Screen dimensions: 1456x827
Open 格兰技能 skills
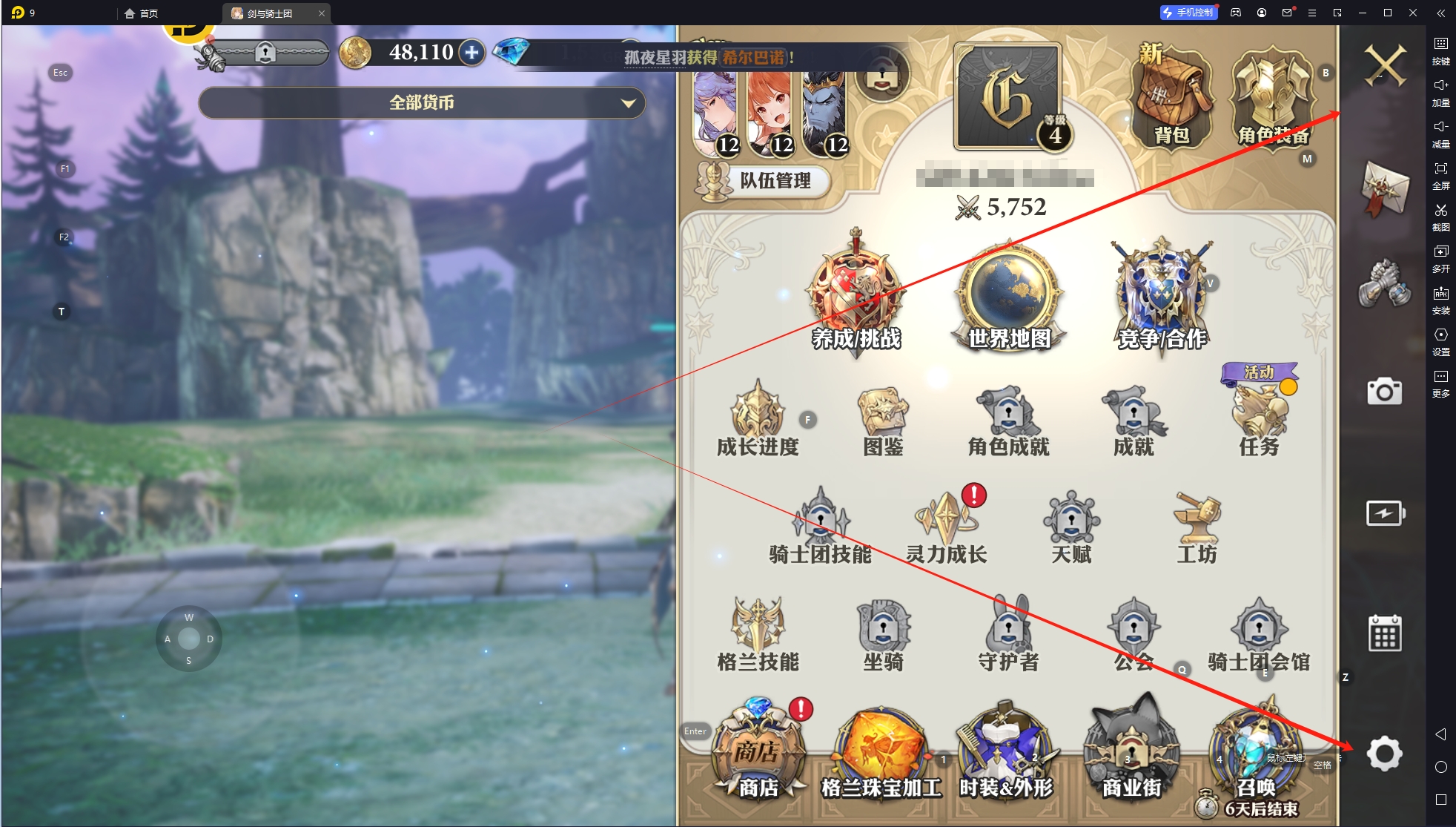[758, 634]
